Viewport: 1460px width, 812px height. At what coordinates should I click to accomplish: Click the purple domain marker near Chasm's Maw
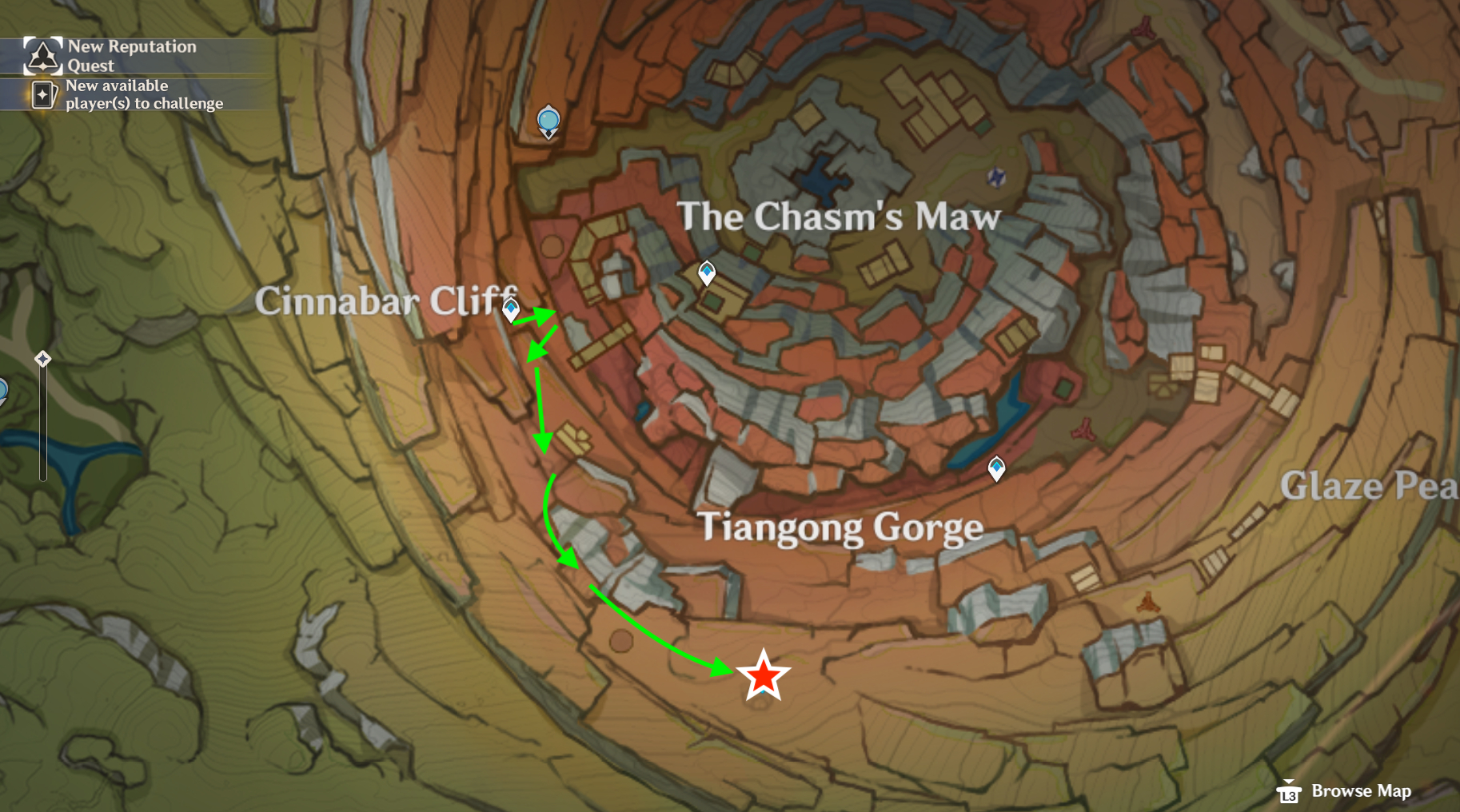point(996,177)
